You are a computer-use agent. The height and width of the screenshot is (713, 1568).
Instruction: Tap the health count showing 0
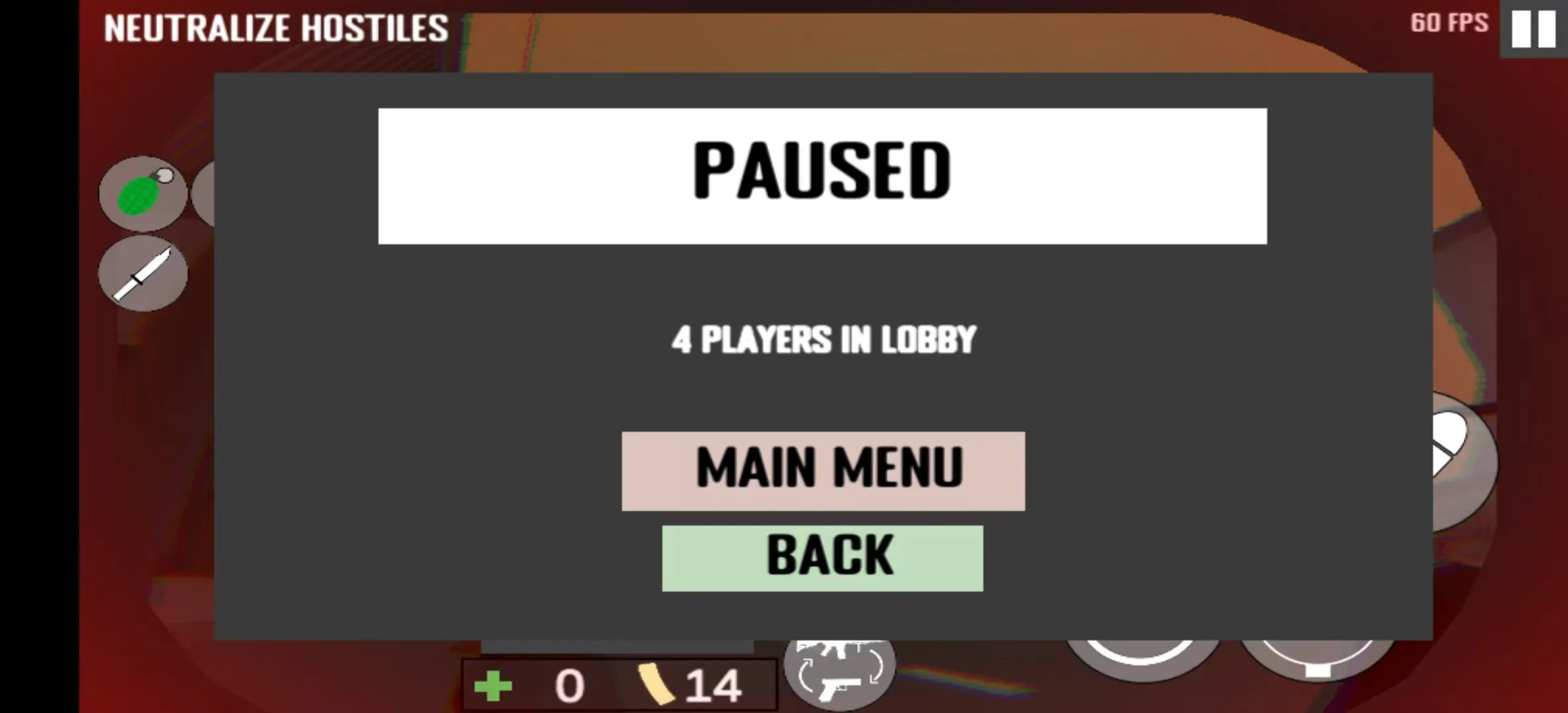[569, 687]
